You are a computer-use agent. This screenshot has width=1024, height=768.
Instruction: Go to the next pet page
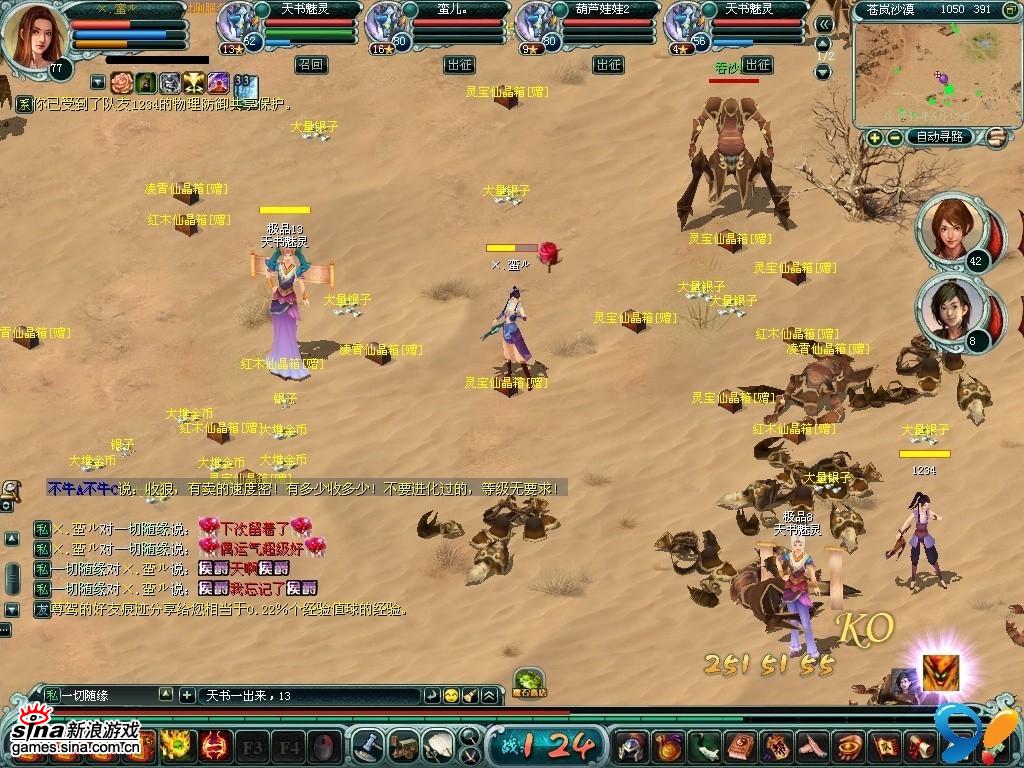pos(824,73)
